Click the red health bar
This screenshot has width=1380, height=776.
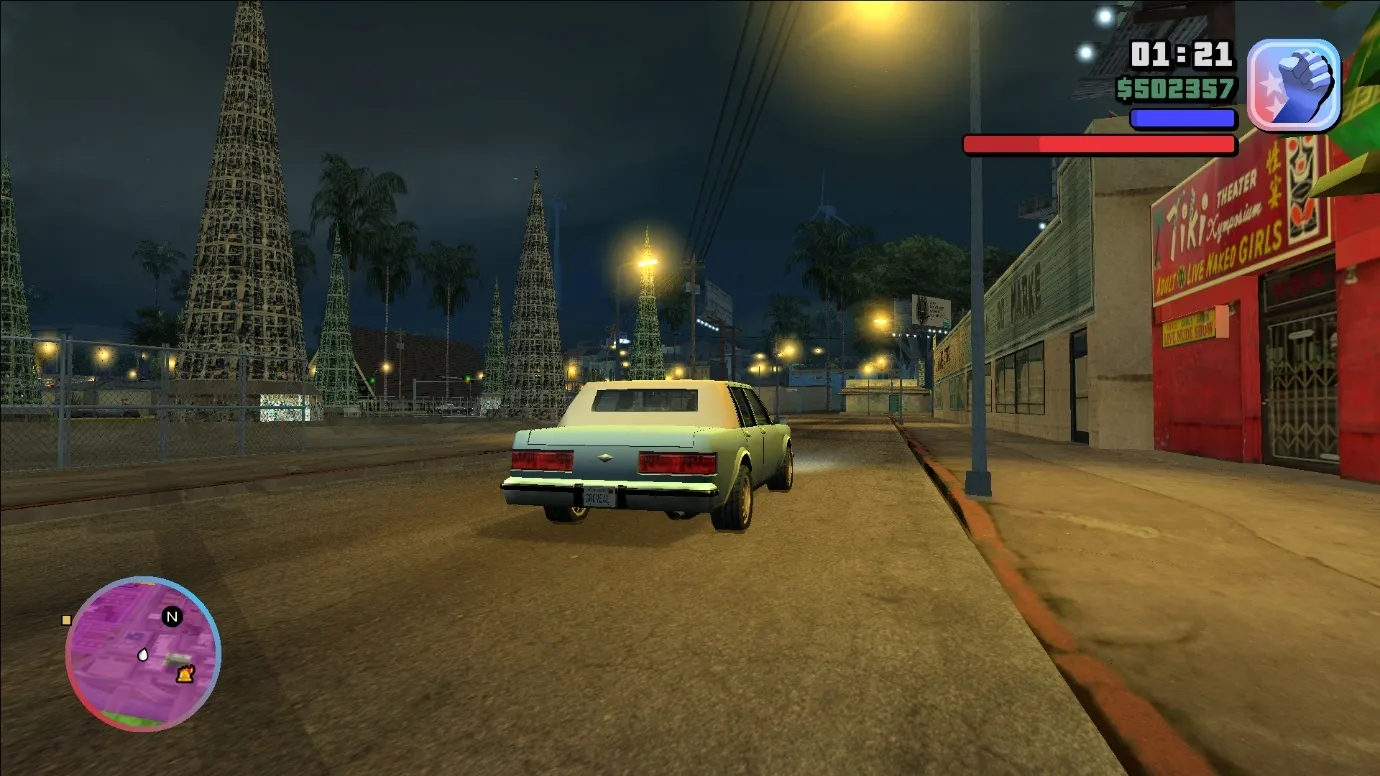1100,144
